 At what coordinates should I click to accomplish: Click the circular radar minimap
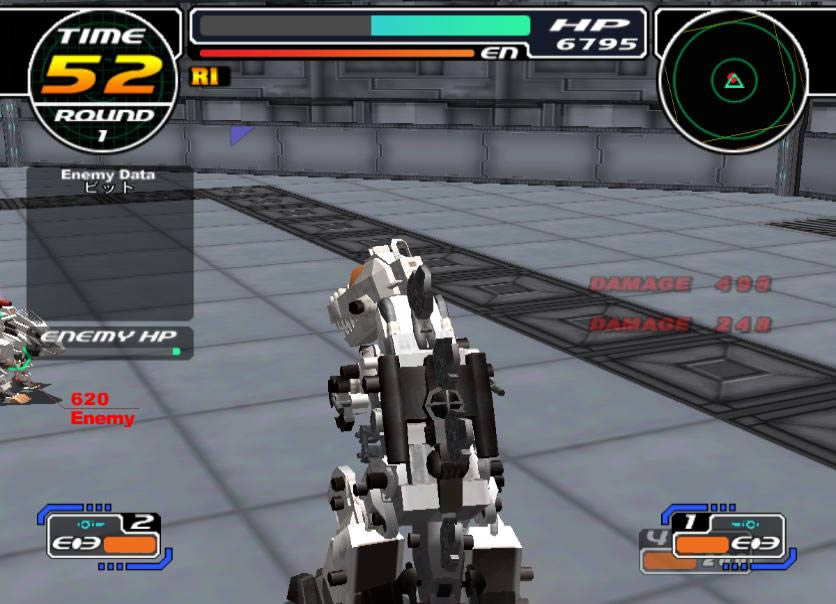coord(732,79)
